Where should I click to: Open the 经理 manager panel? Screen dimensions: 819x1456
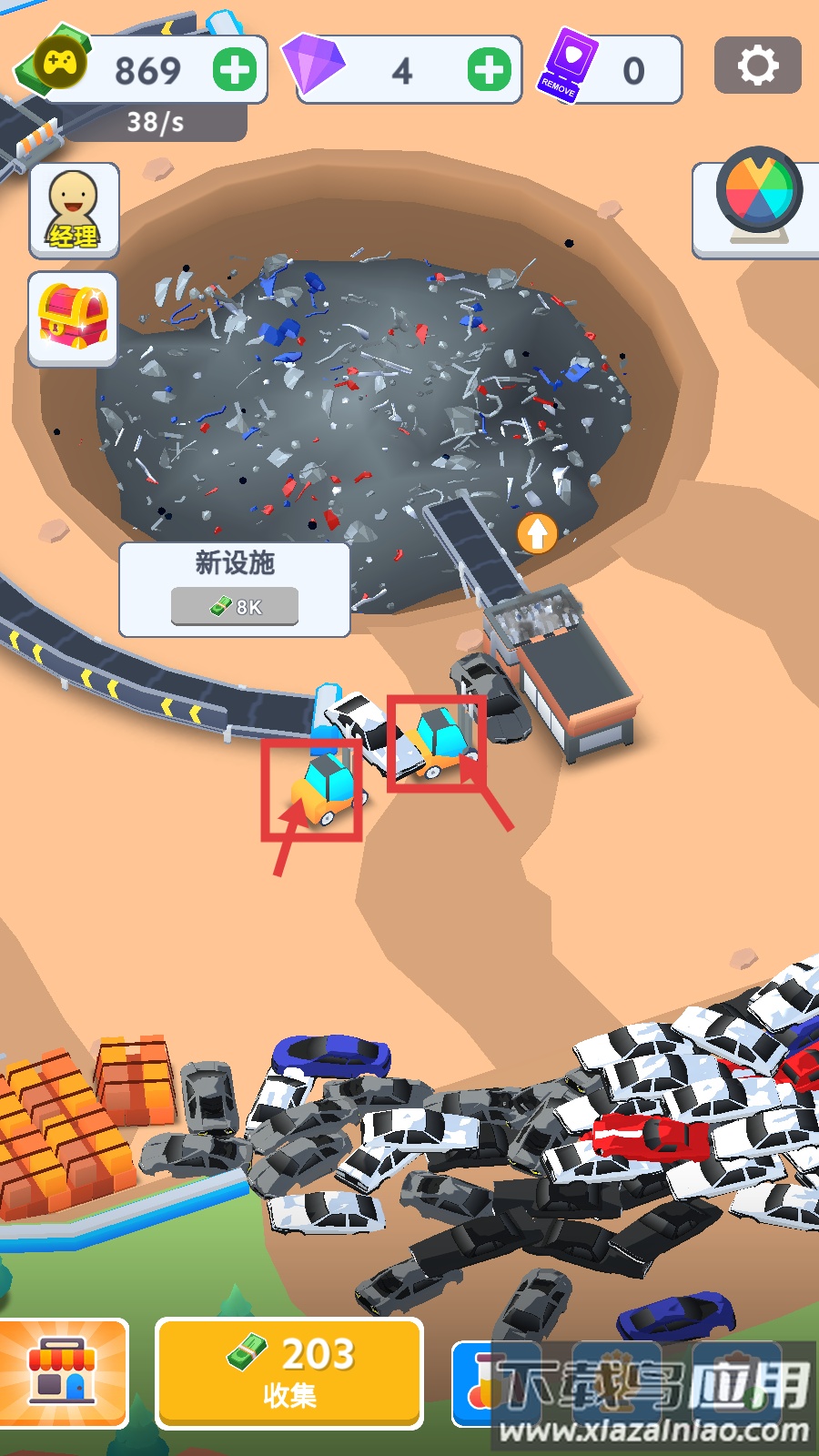pyautogui.click(x=74, y=211)
